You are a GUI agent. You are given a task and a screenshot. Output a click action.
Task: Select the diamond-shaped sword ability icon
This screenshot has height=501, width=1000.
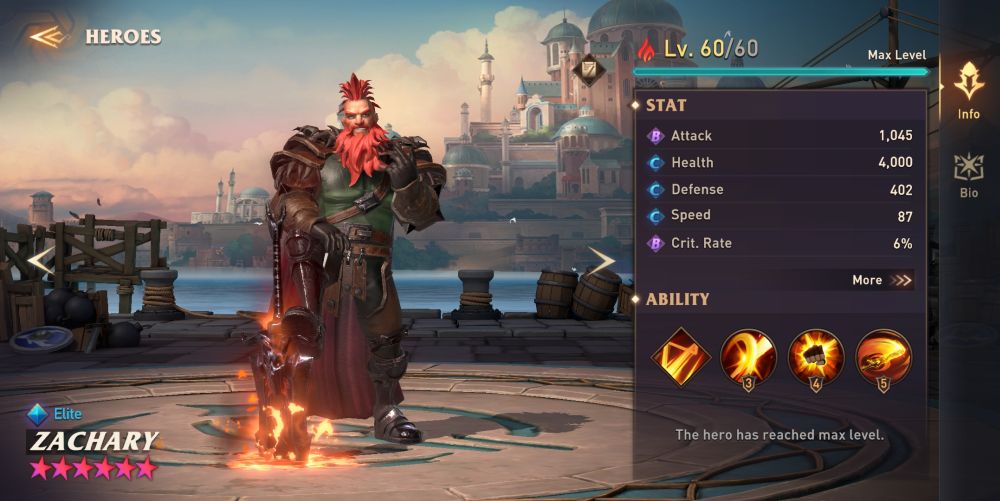pos(680,357)
